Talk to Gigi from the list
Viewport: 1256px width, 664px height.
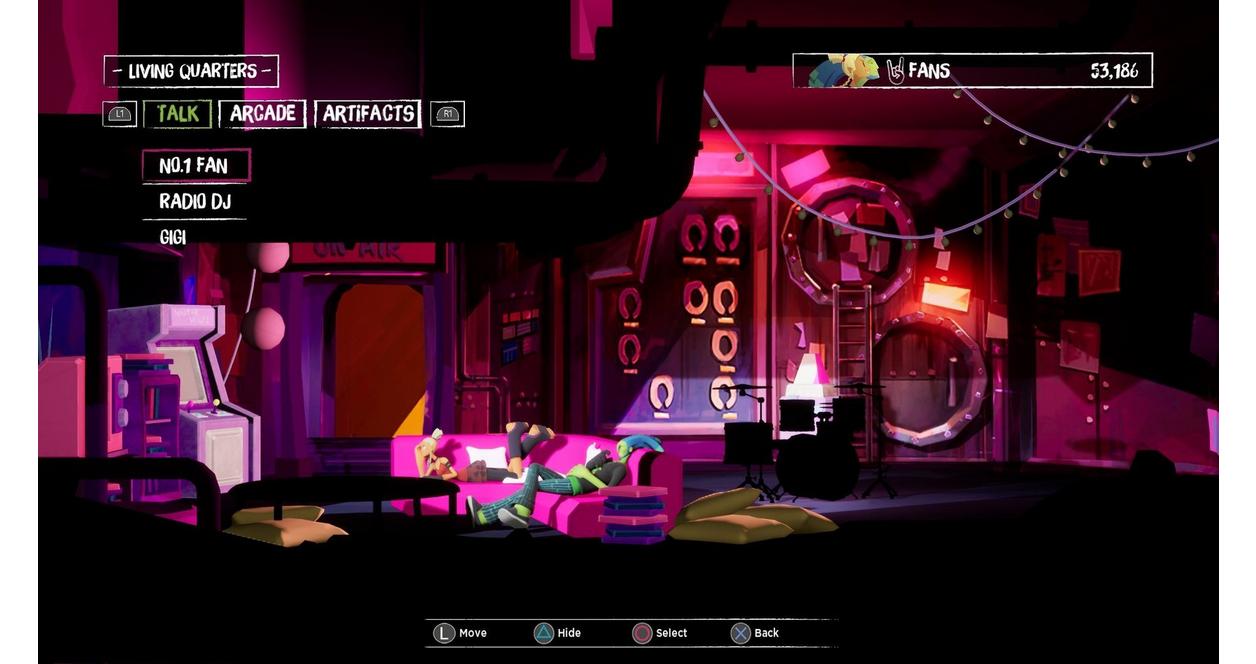[x=173, y=237]
